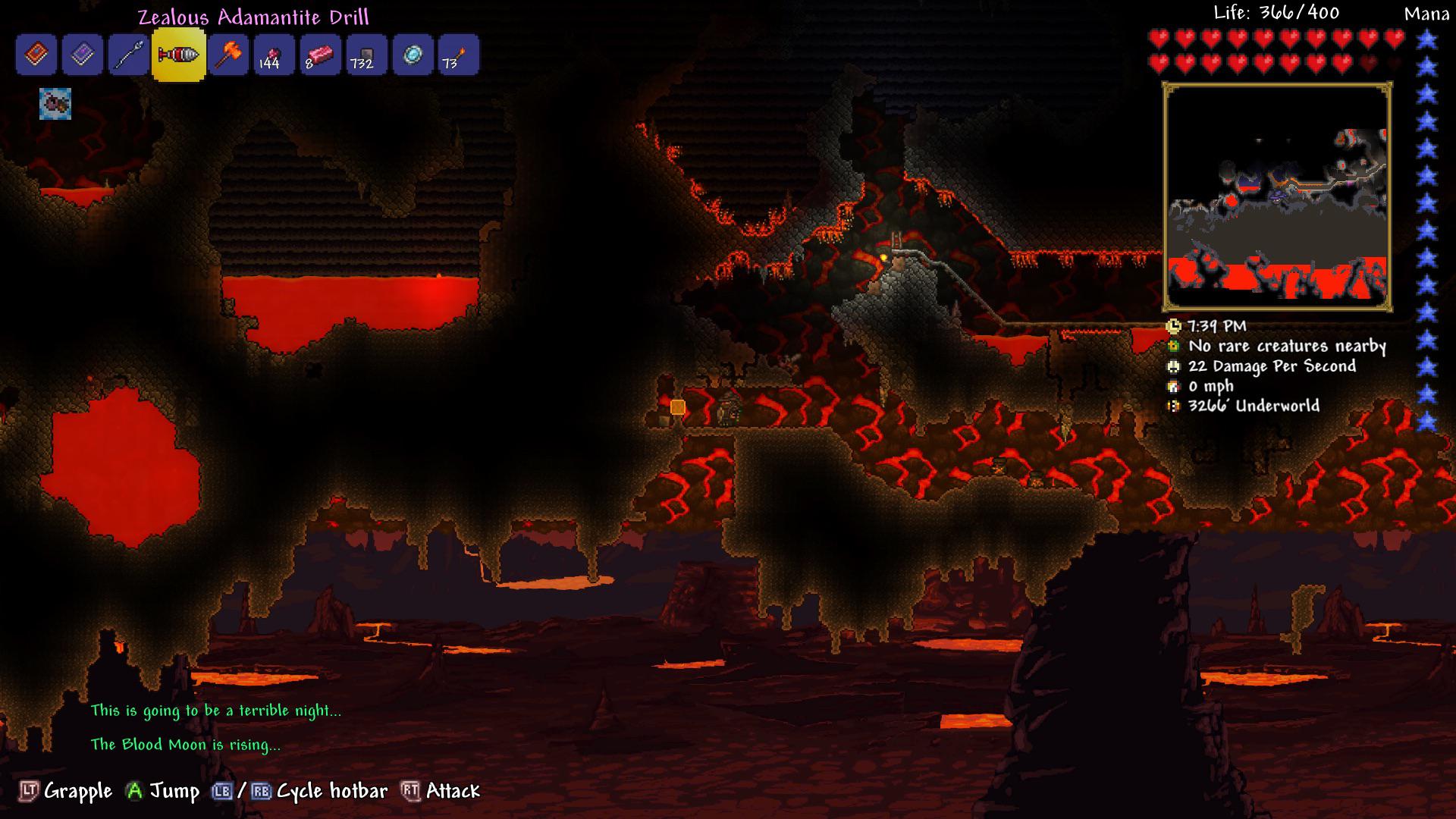
Task: Open the minimap in the top-right corner
Action: [x=1279, y=199]
